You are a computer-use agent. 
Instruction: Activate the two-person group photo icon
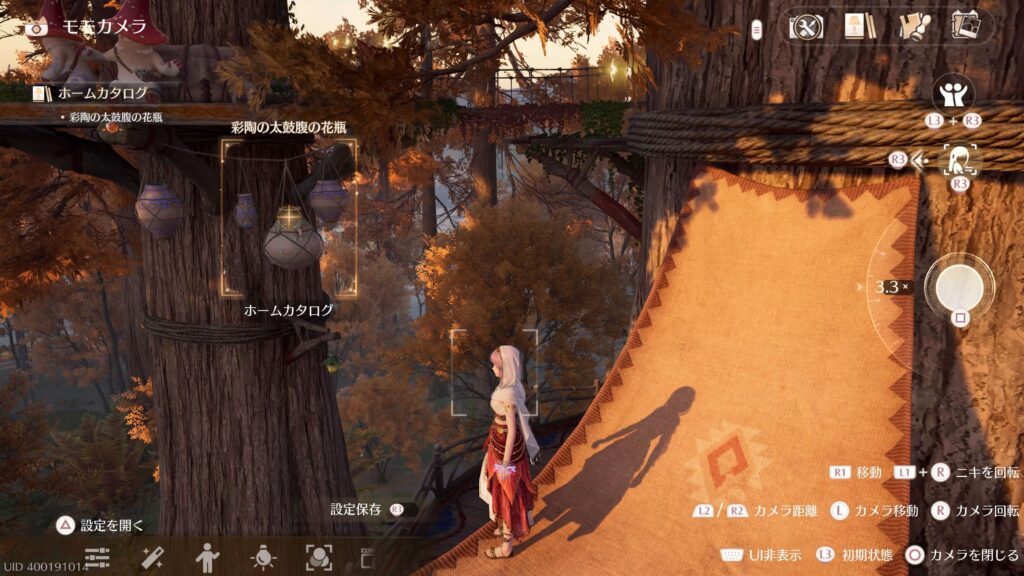click(952, 95)
